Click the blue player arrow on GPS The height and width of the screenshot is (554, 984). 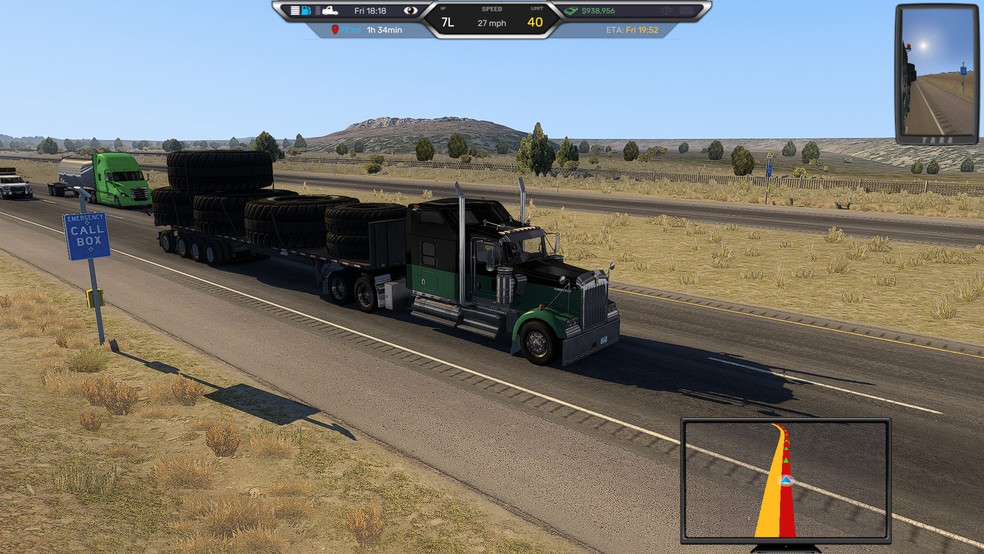[x=789, y=480]
